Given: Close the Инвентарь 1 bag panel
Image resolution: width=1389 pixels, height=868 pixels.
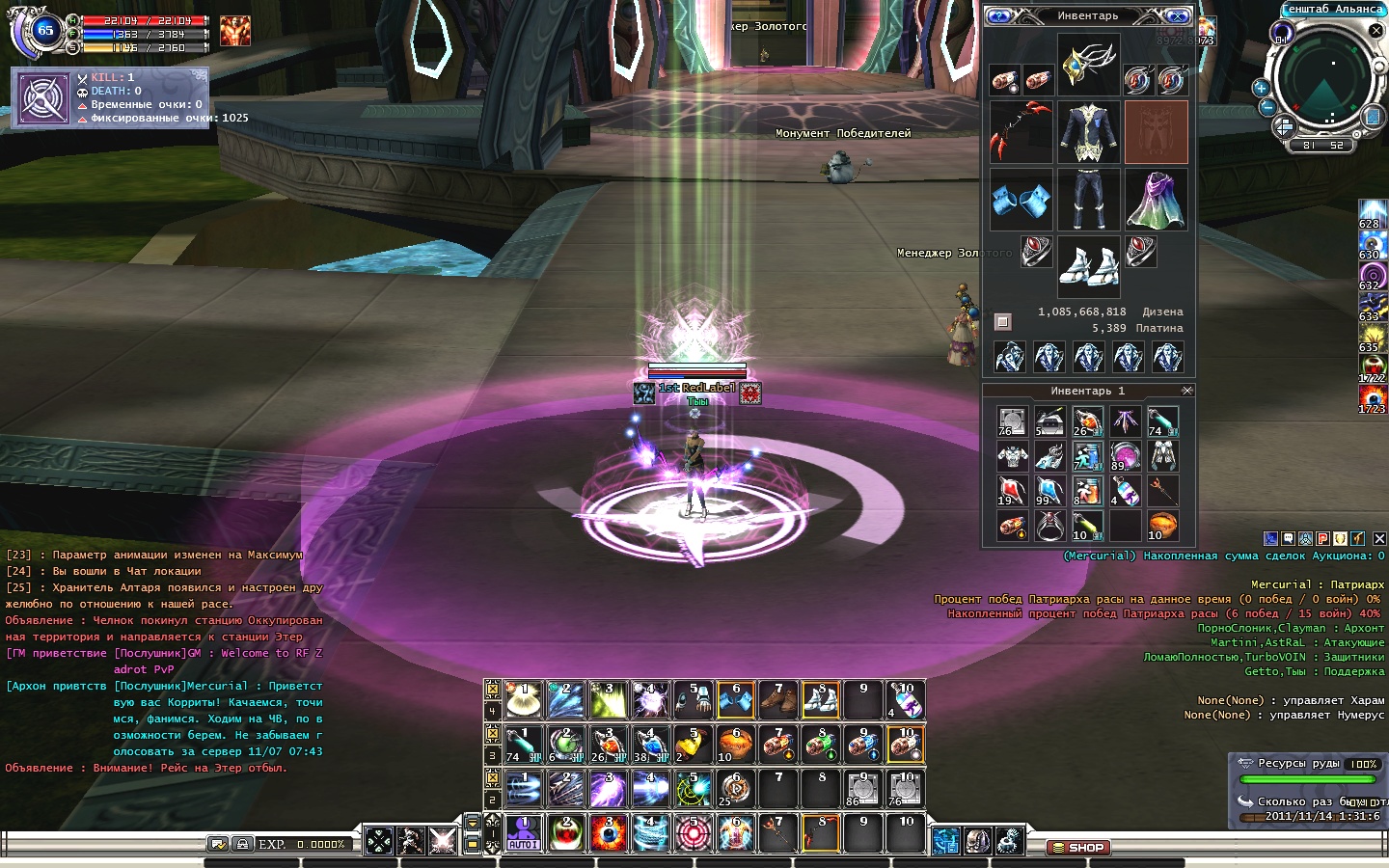Looking at the screenshot, I should coord(1187,391).
